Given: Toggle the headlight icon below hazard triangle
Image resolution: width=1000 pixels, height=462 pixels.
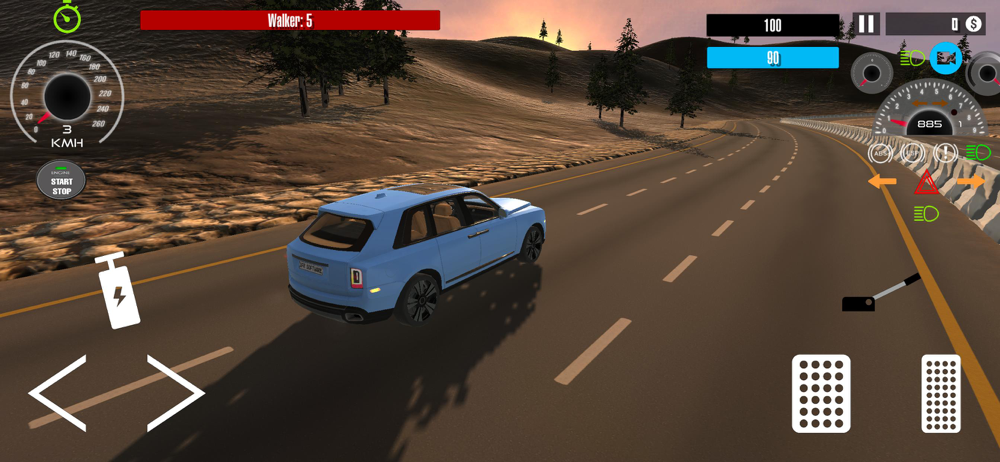Looking at the screenshot, I should [x=926, y=213].
